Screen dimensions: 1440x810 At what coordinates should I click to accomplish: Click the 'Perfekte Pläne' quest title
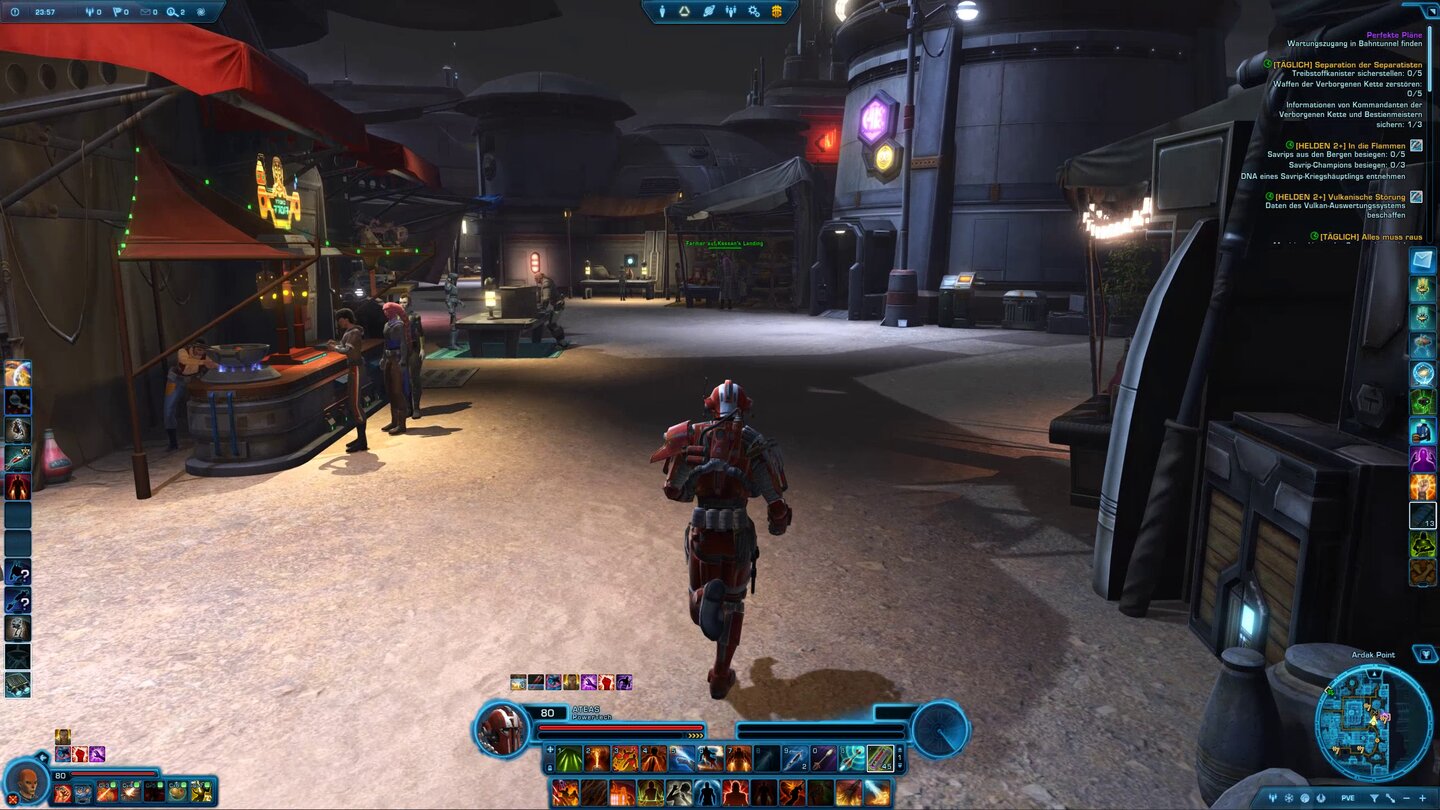(x=1393, y=33)
